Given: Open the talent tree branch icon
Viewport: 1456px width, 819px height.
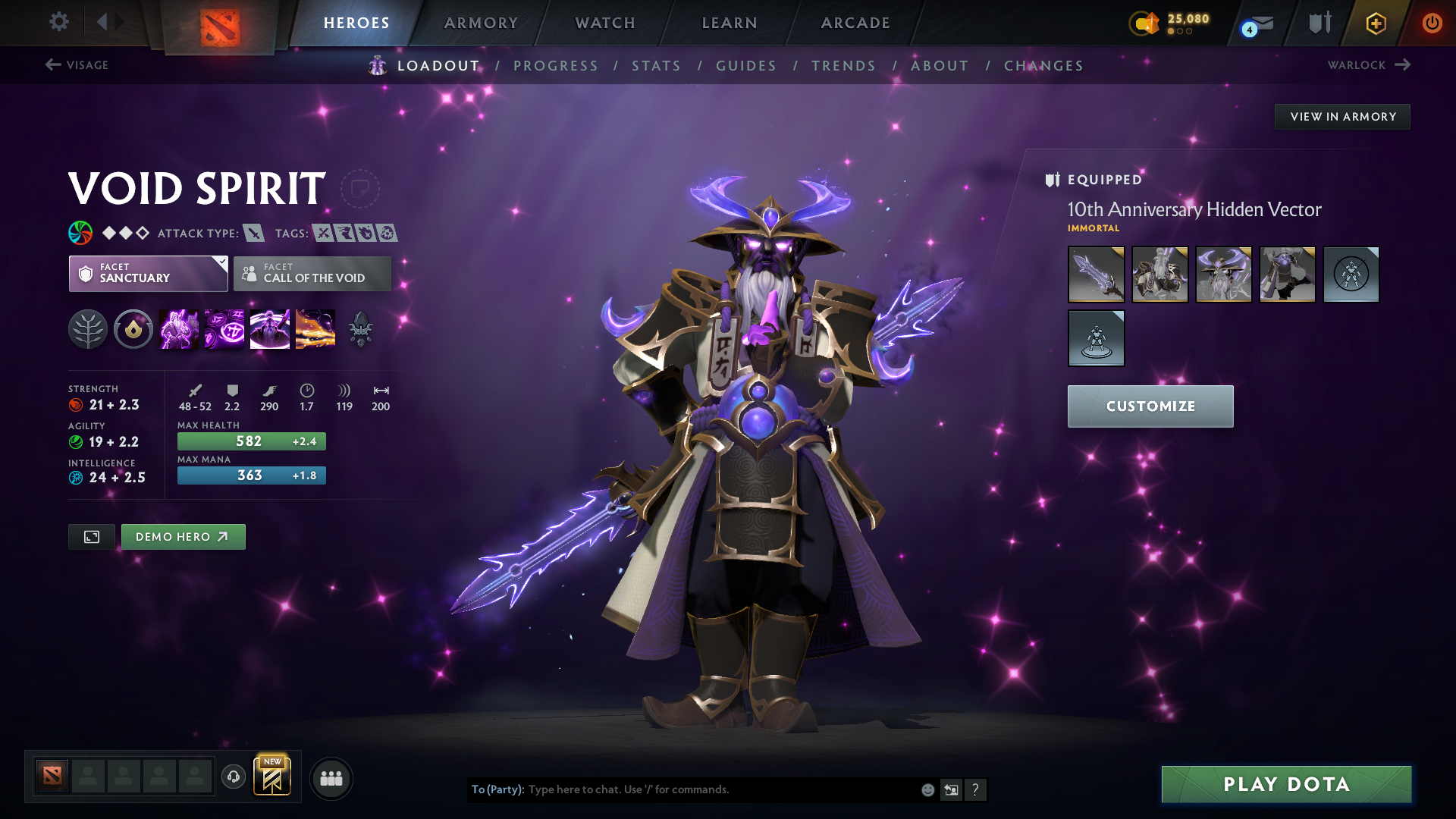Looking at the screenshot, I should [88, 328].
